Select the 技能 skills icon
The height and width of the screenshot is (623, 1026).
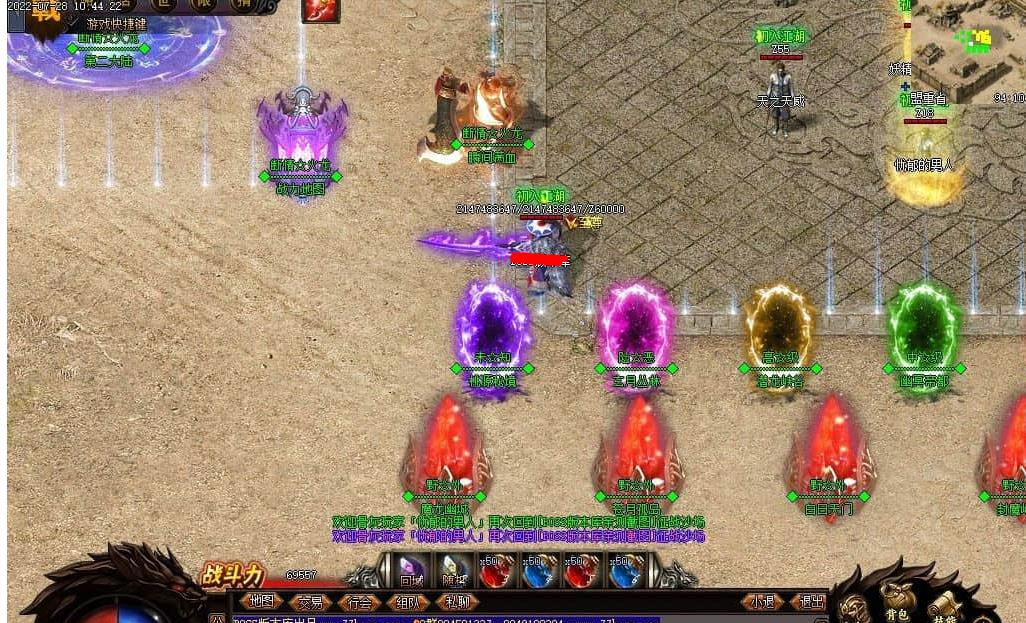945,606
